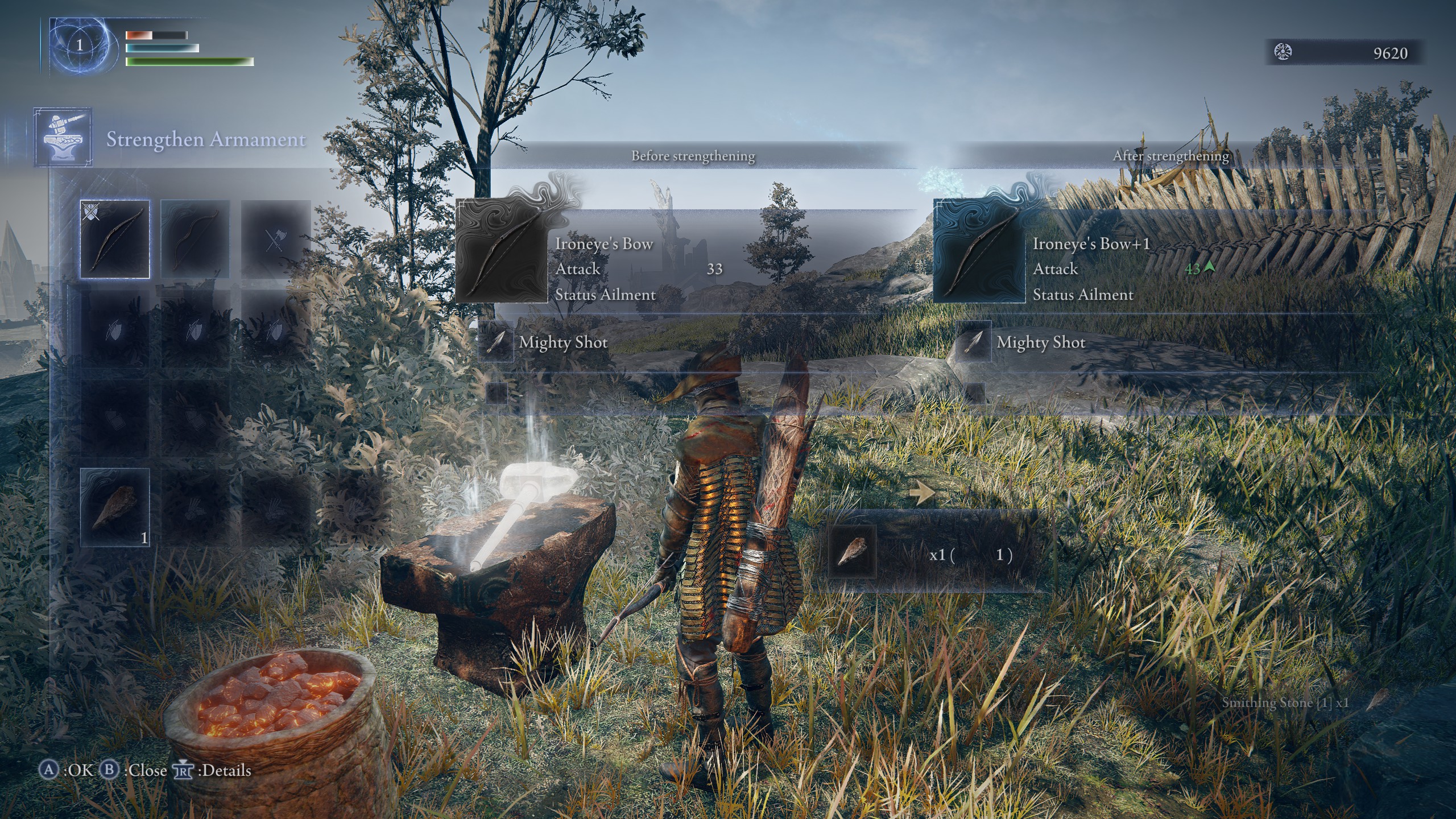Select the highlighted equipped bow slot
1456x819 pixels.
tap(115, 239)
